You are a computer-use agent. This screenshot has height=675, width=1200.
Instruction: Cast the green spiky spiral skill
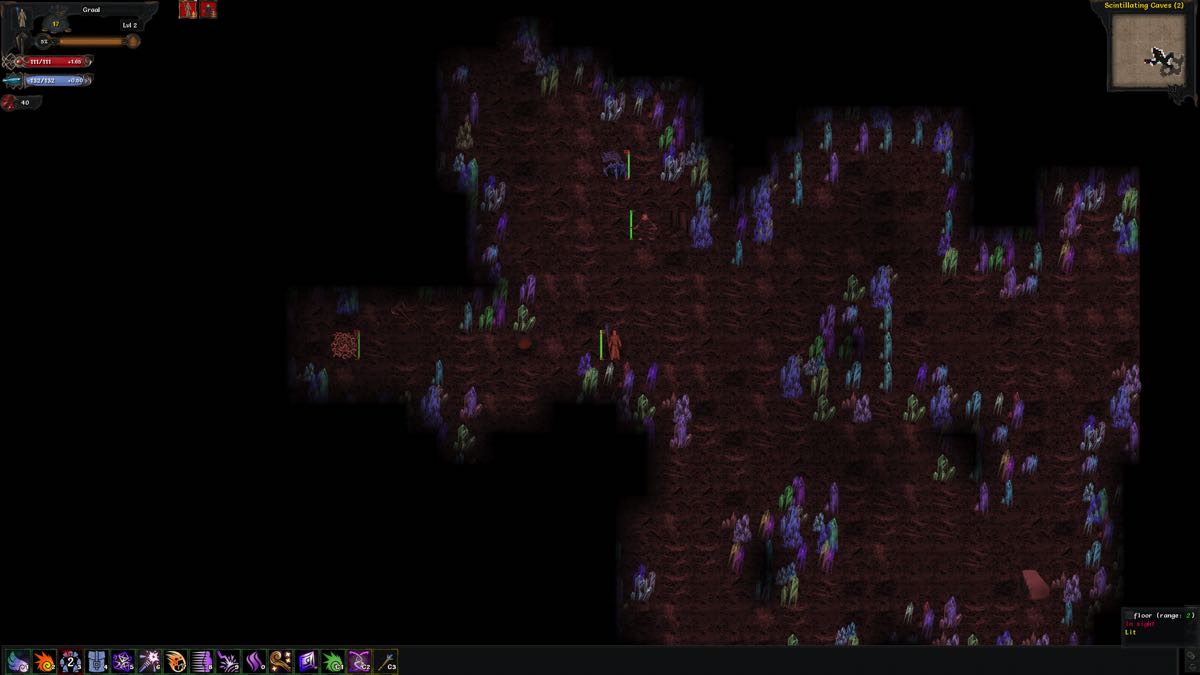333,661
